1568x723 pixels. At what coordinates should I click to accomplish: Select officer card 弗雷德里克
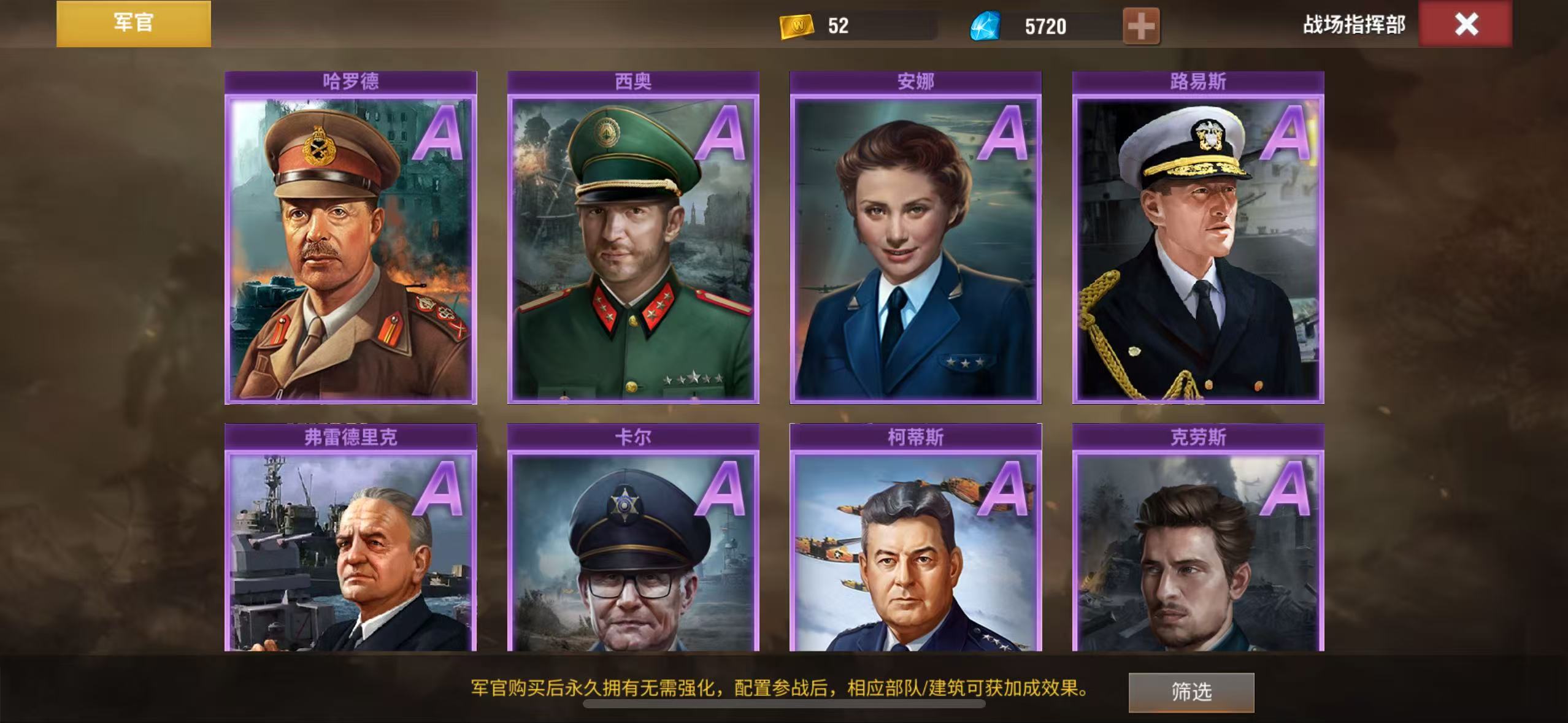click(351, 546)
